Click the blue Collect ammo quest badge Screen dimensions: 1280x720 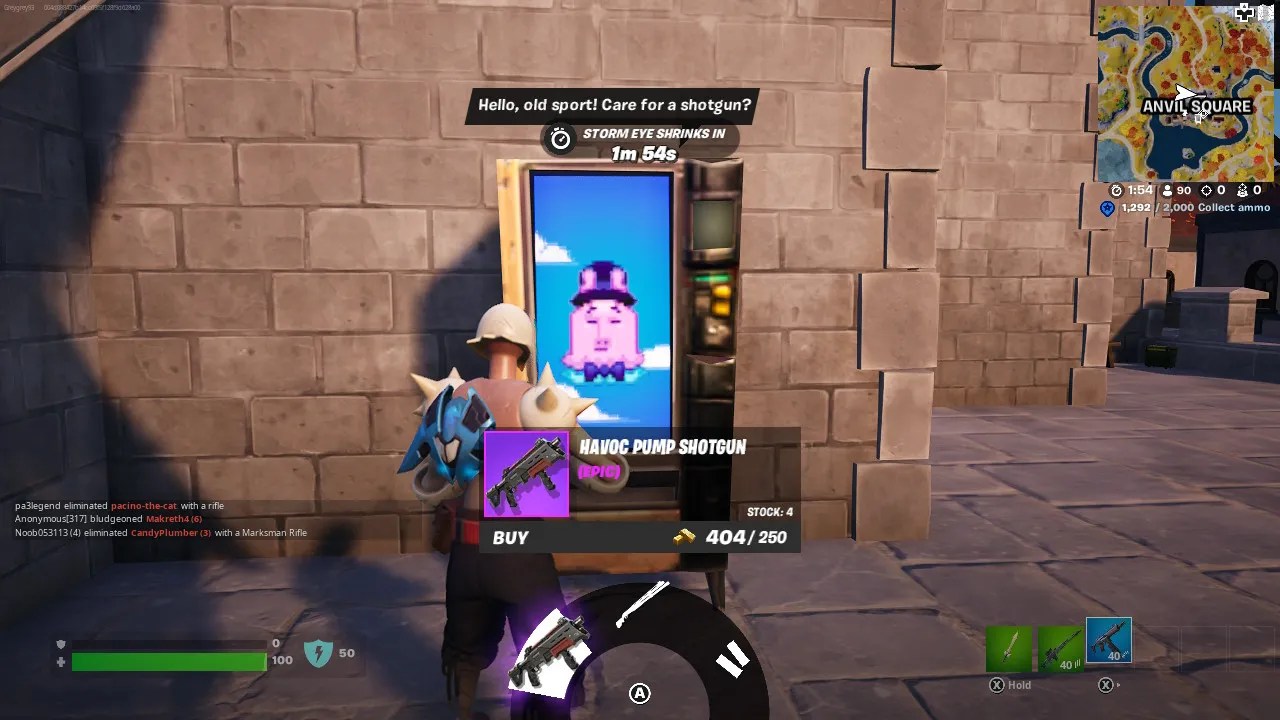[x=1105, y=207]
